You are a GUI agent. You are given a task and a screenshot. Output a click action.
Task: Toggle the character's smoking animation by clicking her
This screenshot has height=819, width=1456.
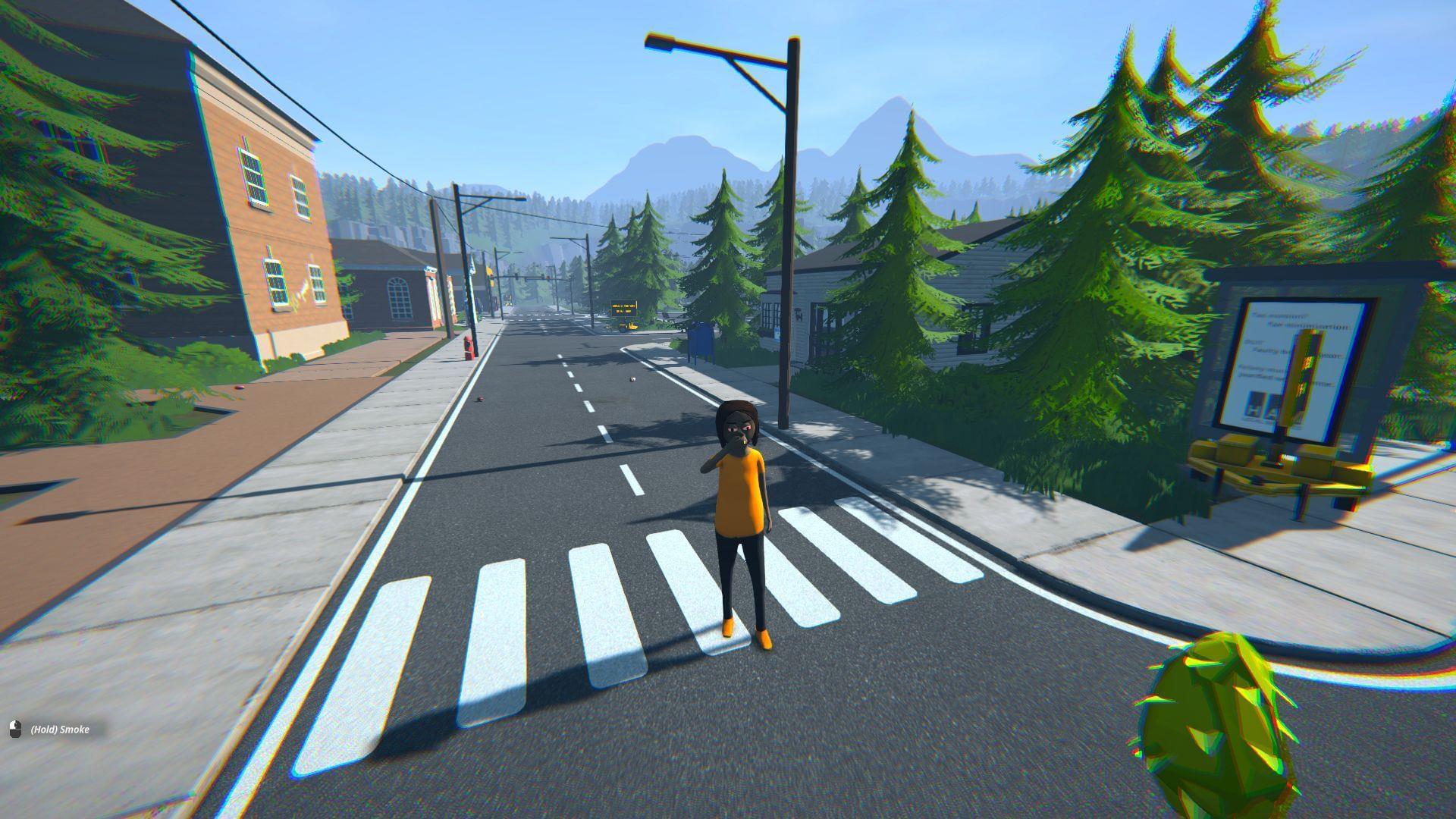pyautogui.click(x=739, y=516)
